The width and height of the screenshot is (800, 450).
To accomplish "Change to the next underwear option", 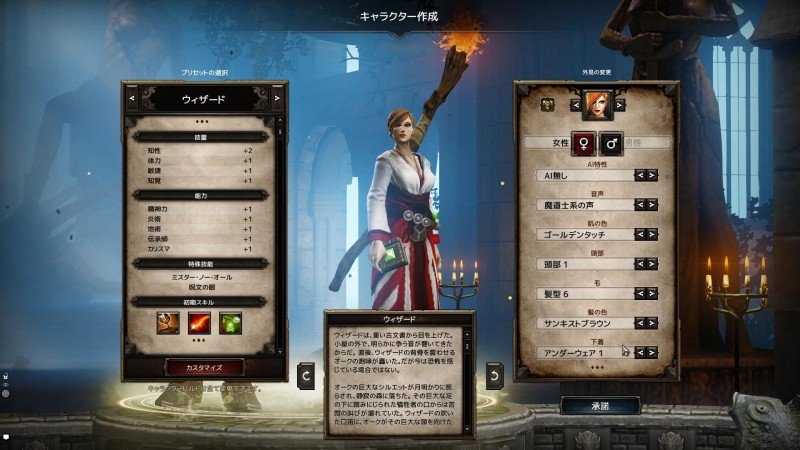I will click(652, 352).
